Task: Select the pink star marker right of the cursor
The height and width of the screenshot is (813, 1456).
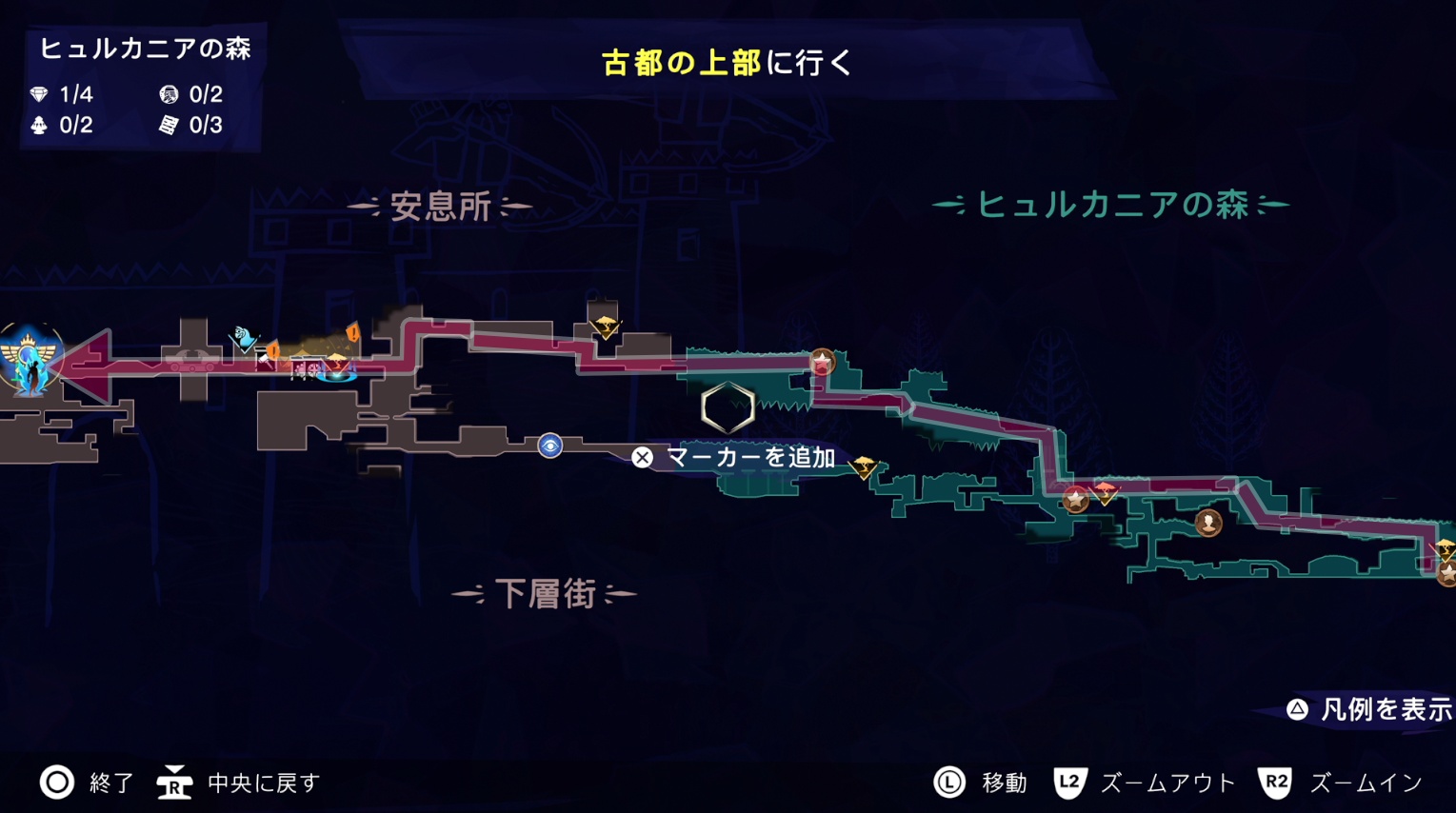Action: click(822, 362)
